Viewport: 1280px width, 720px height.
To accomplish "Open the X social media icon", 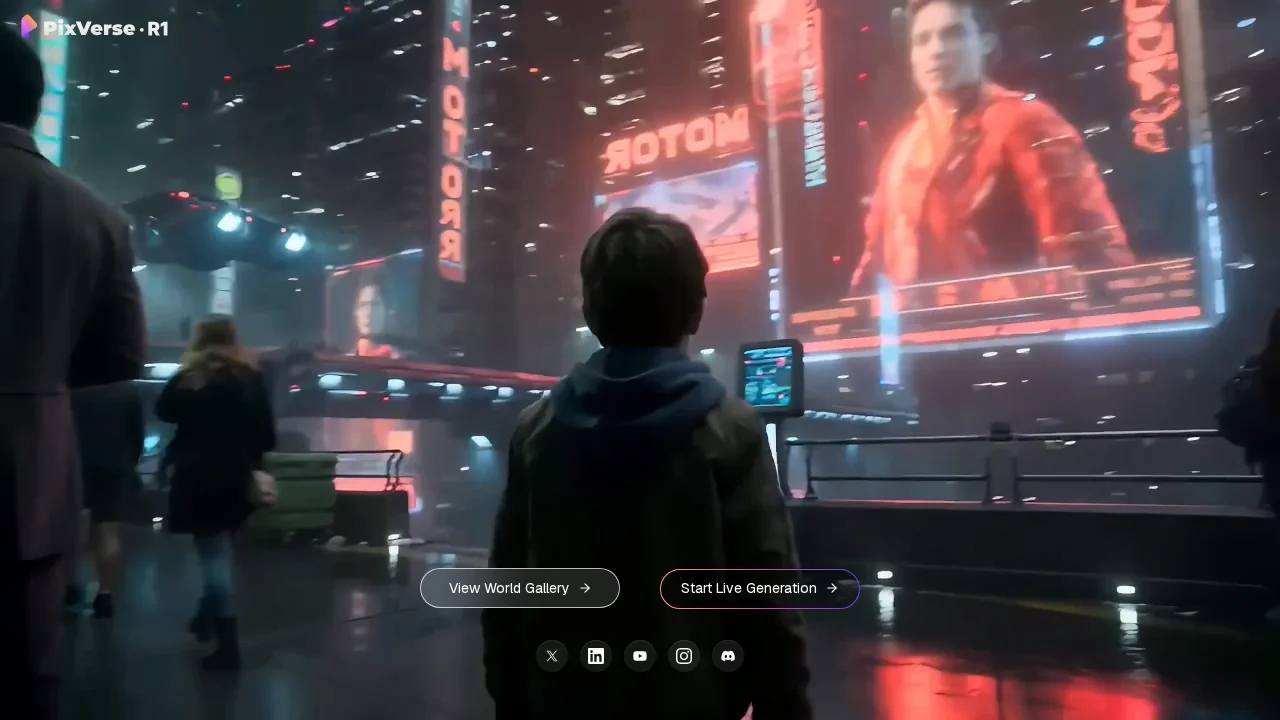I will click(x=552, y=656).
